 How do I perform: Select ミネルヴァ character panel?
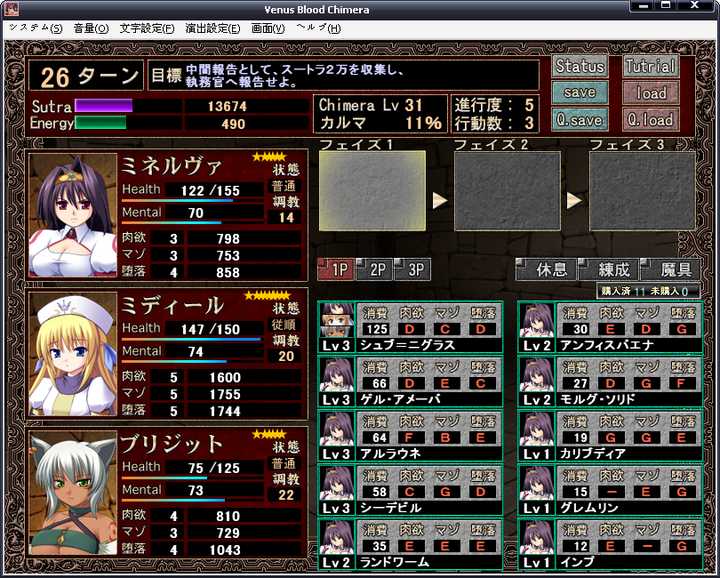click(x=167, y=216)
